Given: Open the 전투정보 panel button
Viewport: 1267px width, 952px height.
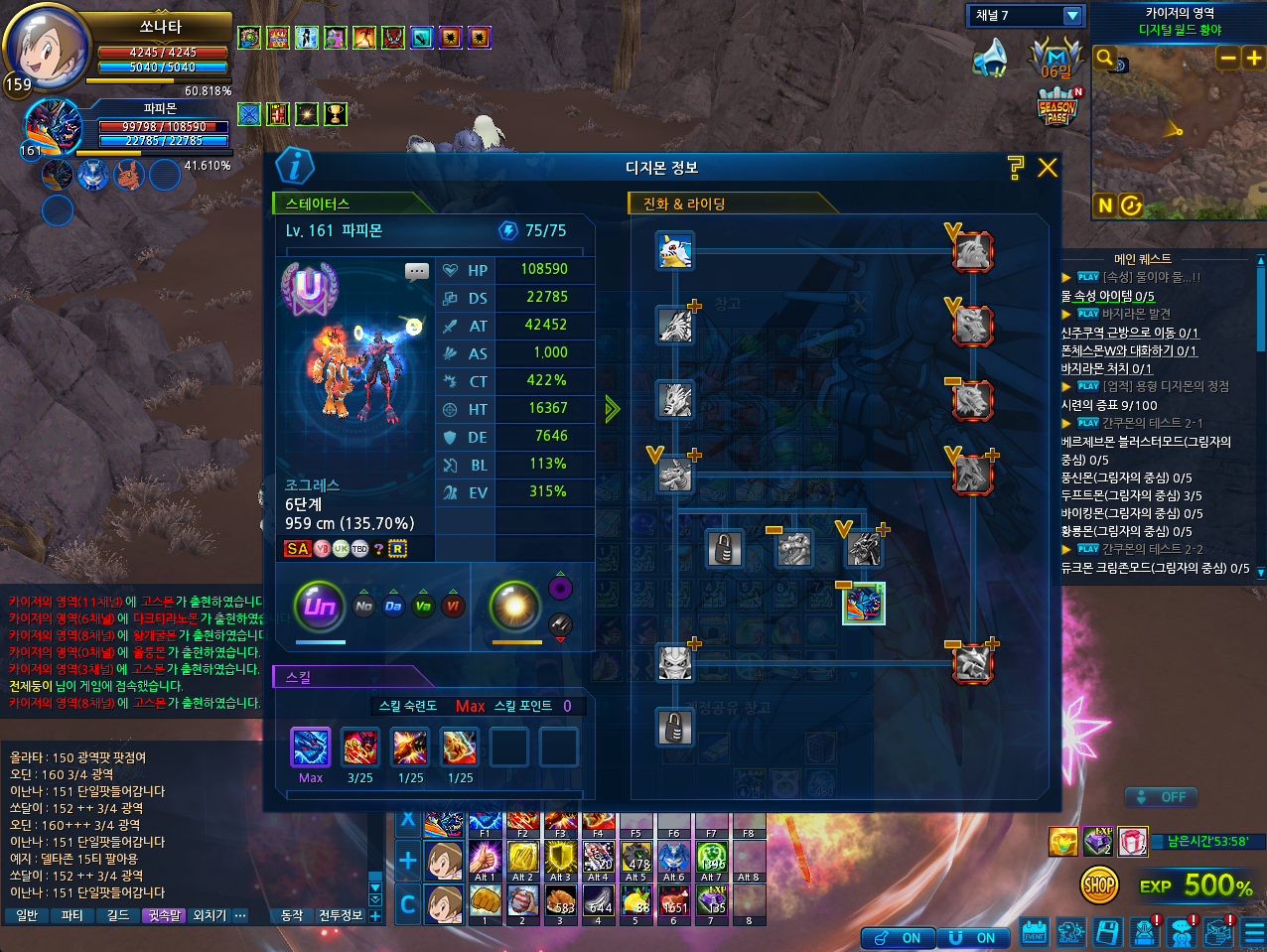Looking at the screenshot, I should tap(341, 915).
